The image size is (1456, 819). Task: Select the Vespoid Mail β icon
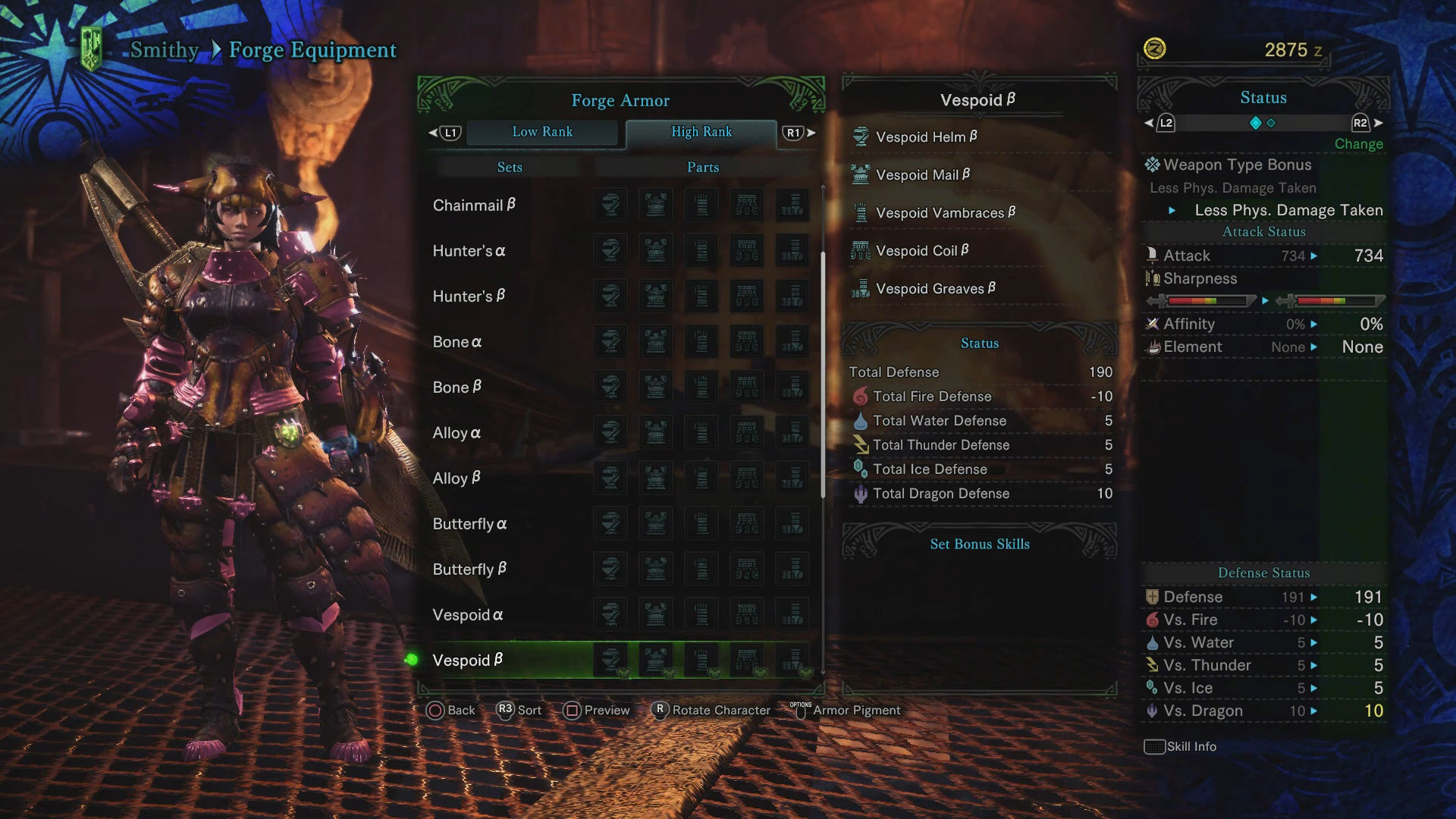point(861,174)
